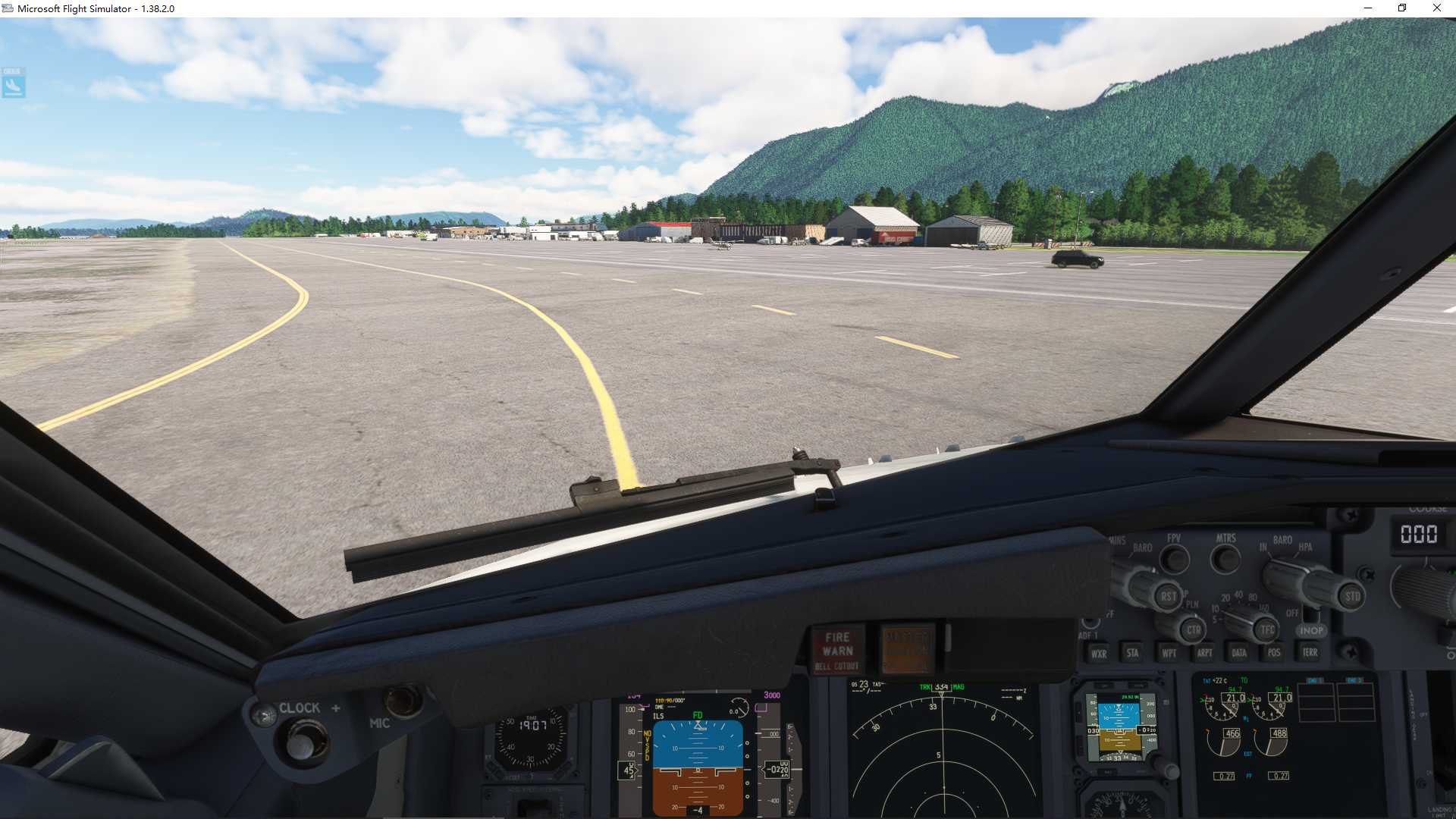This screenshot has height=819, width=1456.
Task: Open the title bar Flight Simulator app icon menu
Action: (x=10, y=8)
